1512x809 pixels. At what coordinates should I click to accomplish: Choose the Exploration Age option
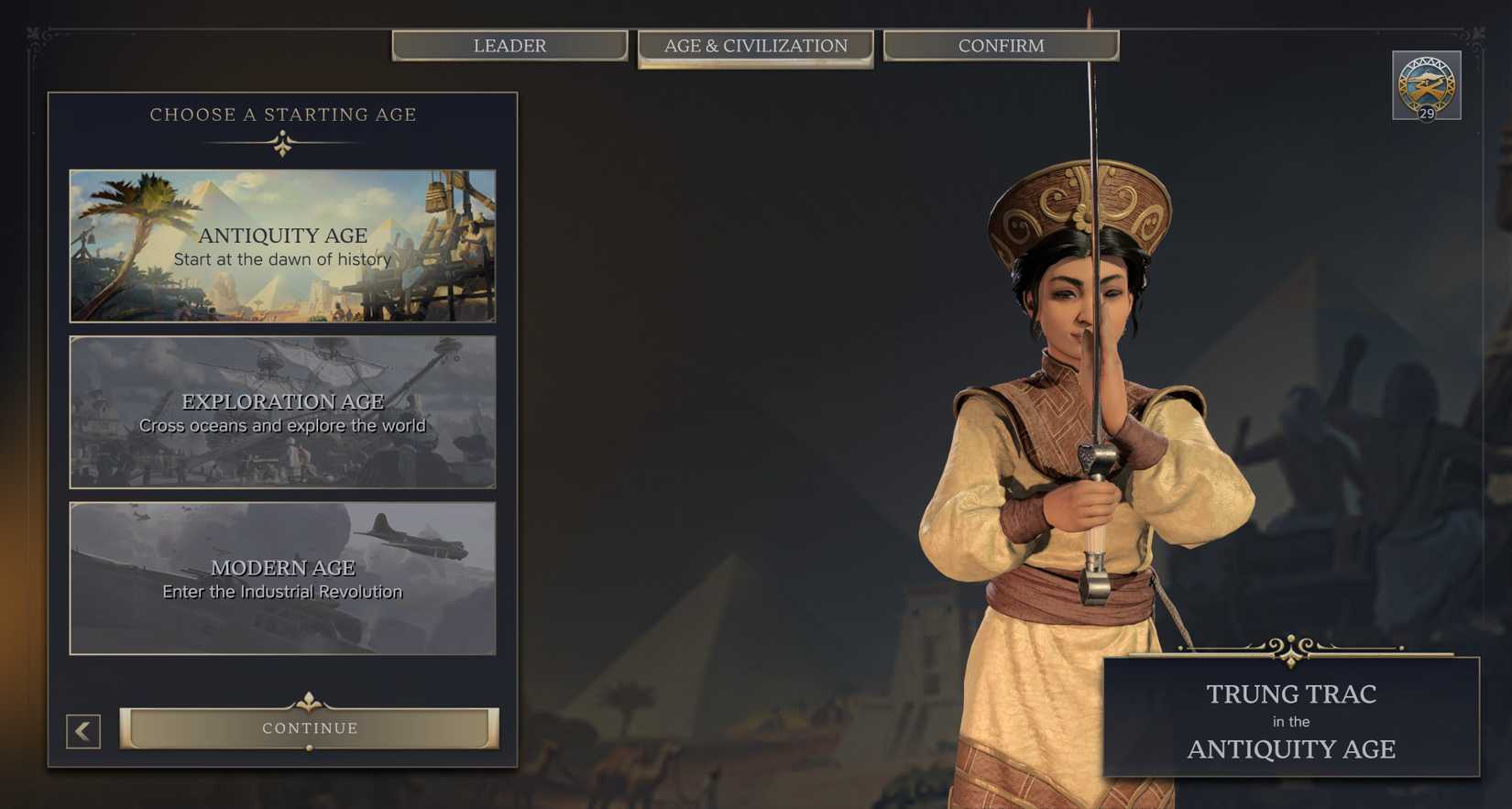281,412
